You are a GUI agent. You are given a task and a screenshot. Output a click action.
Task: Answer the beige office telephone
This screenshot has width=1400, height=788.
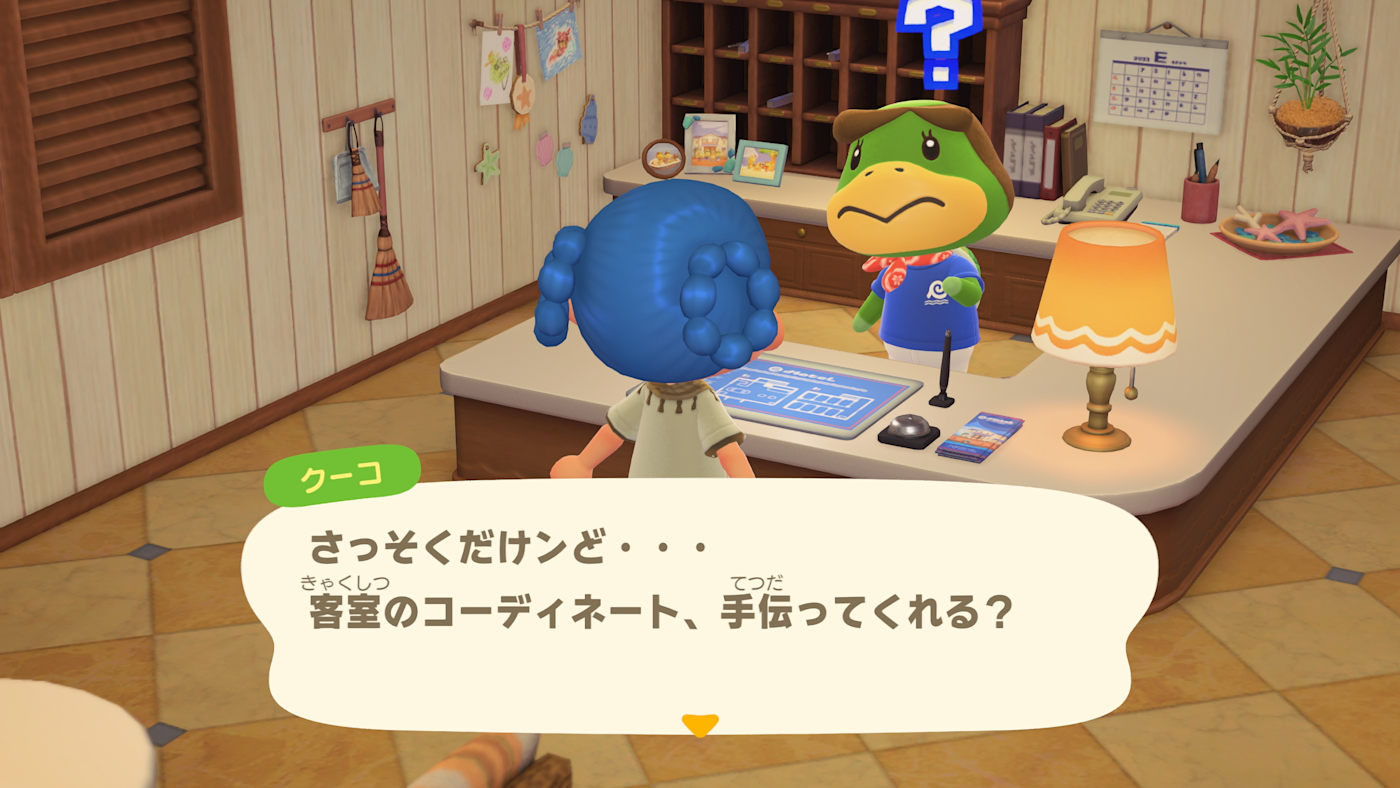(1095, 198)
